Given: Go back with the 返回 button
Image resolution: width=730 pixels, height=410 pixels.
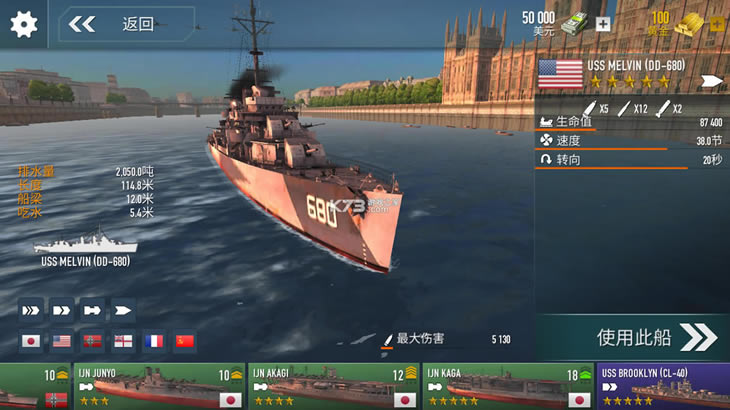Looking at the screenshot, I should pyautogui.click(x=126, y=24).
